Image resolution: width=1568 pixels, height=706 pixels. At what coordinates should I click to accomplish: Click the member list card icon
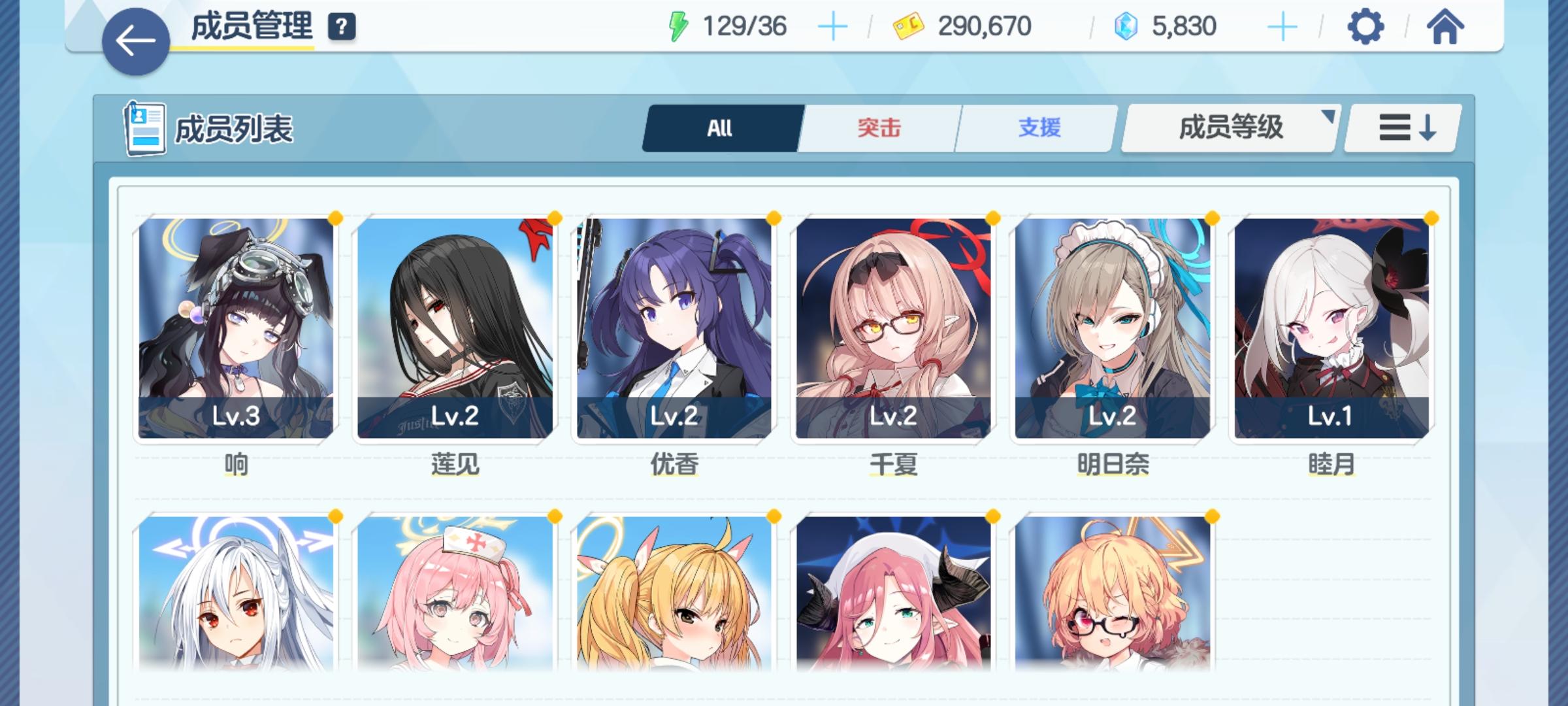click(145, 129)
